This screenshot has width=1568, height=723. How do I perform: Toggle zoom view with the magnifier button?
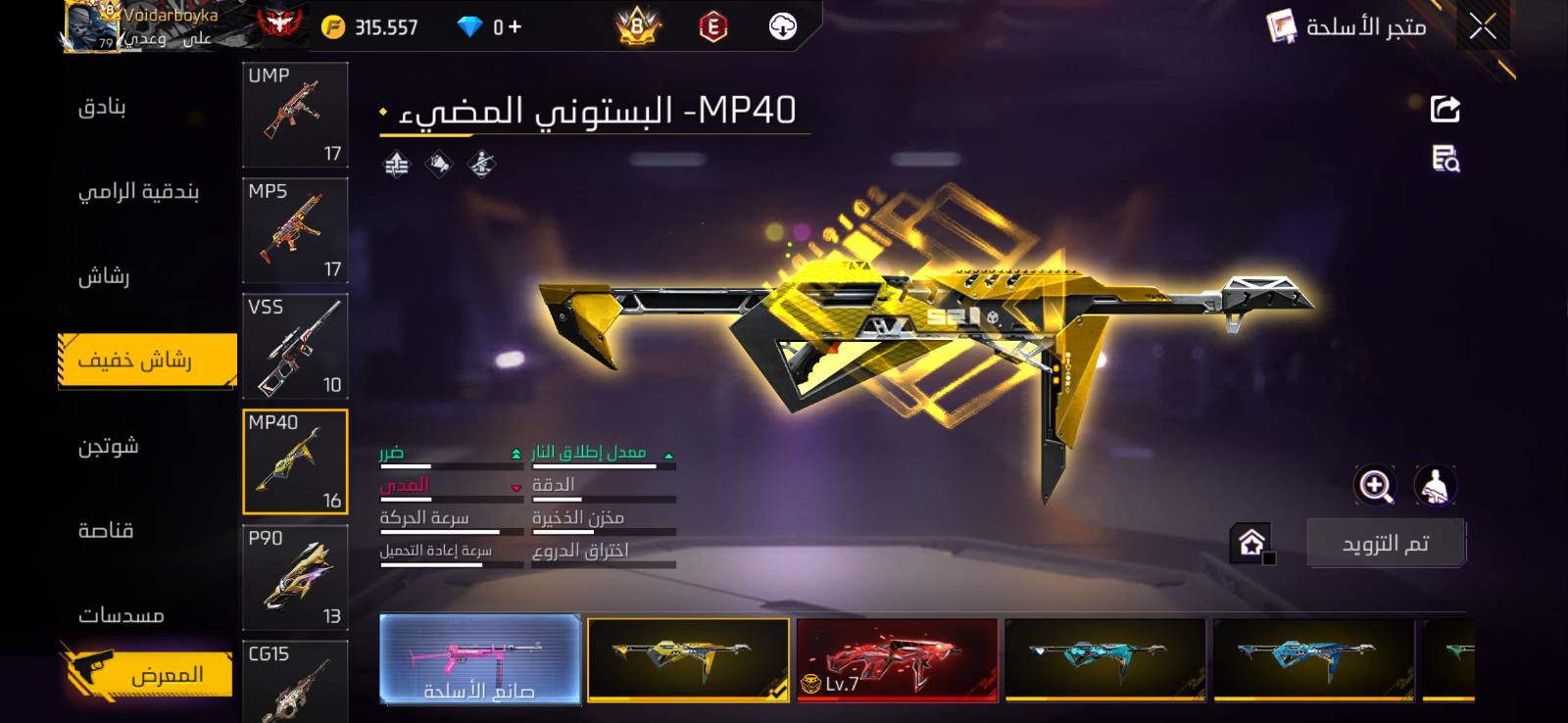coord(1376,486)
